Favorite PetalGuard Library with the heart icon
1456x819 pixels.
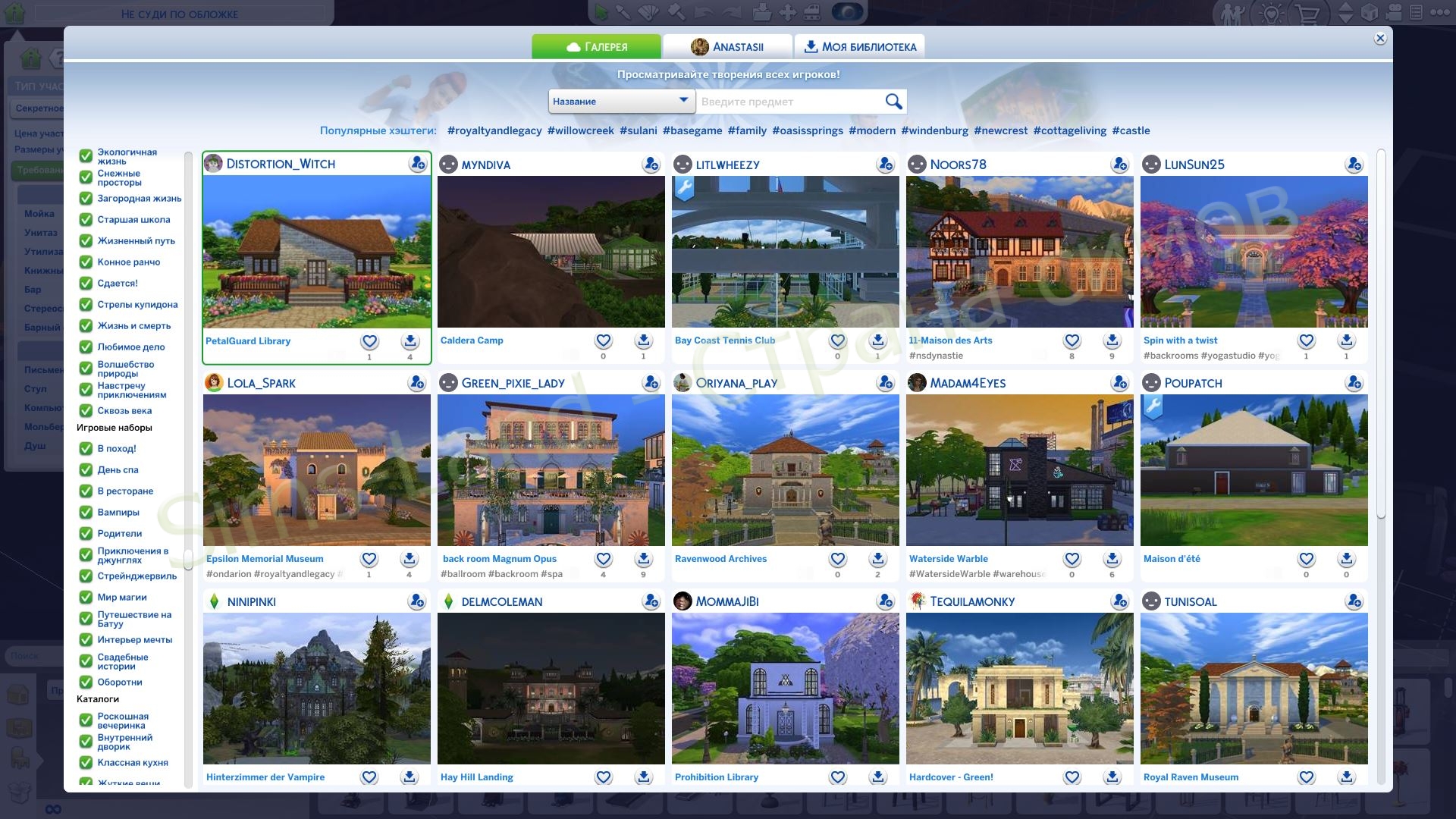(369, 340)
